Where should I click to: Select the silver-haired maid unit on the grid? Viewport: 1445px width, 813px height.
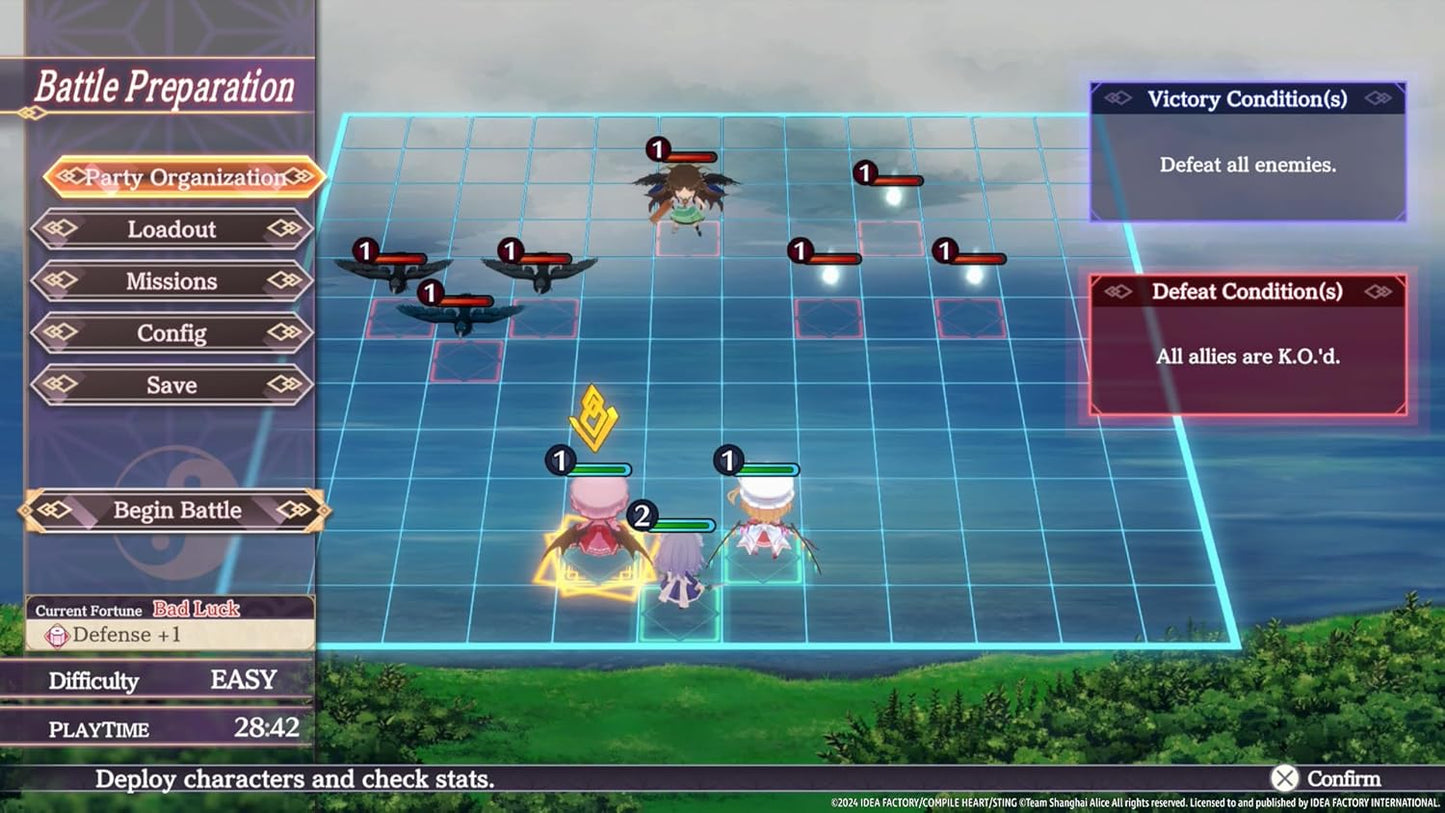click(682, 570)
